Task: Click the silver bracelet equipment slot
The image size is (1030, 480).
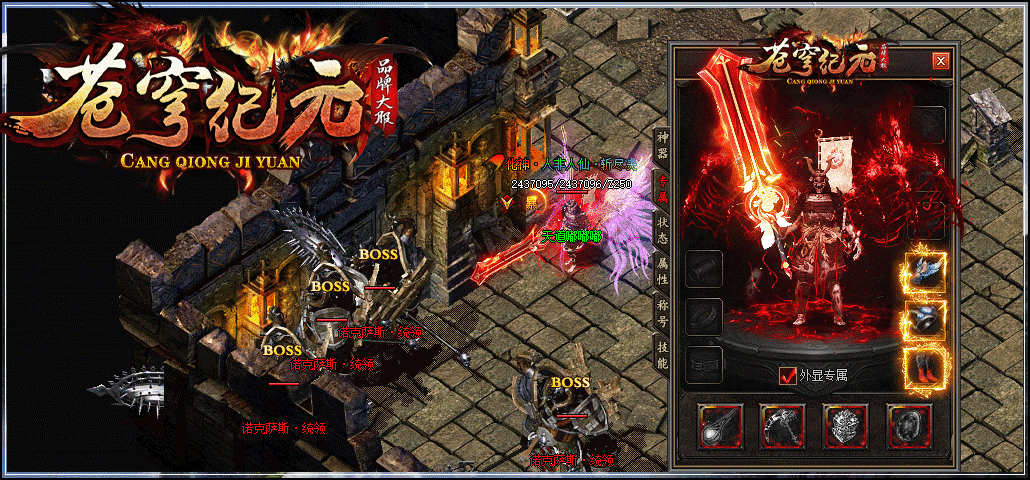Action: (x=783, y=425)
